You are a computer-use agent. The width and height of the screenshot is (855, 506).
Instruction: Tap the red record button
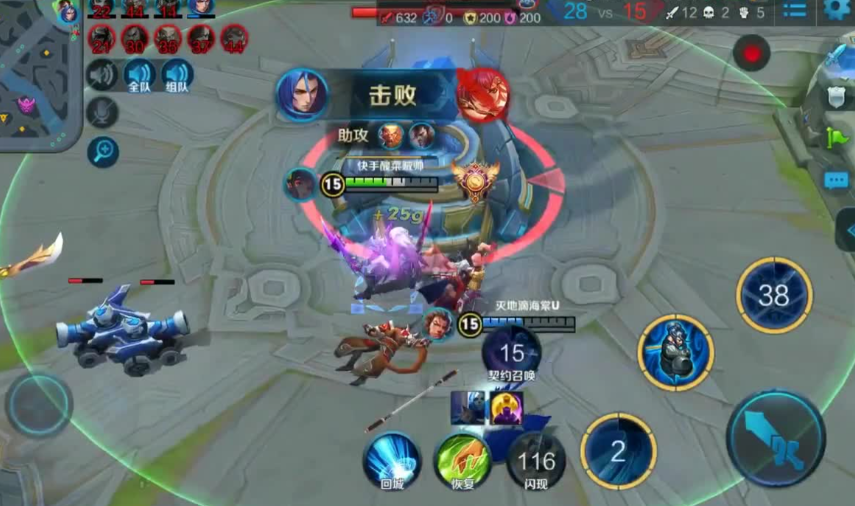point(751,52)
